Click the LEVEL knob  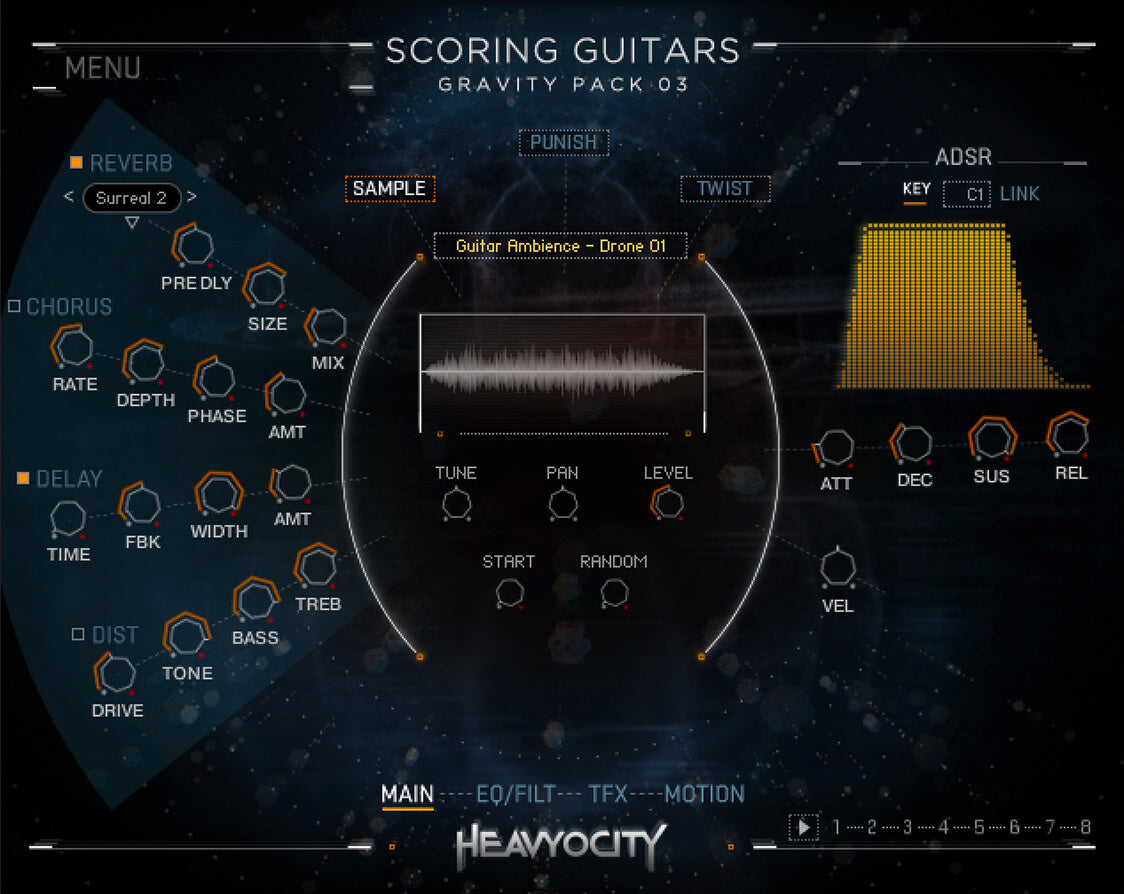point(667,503)
